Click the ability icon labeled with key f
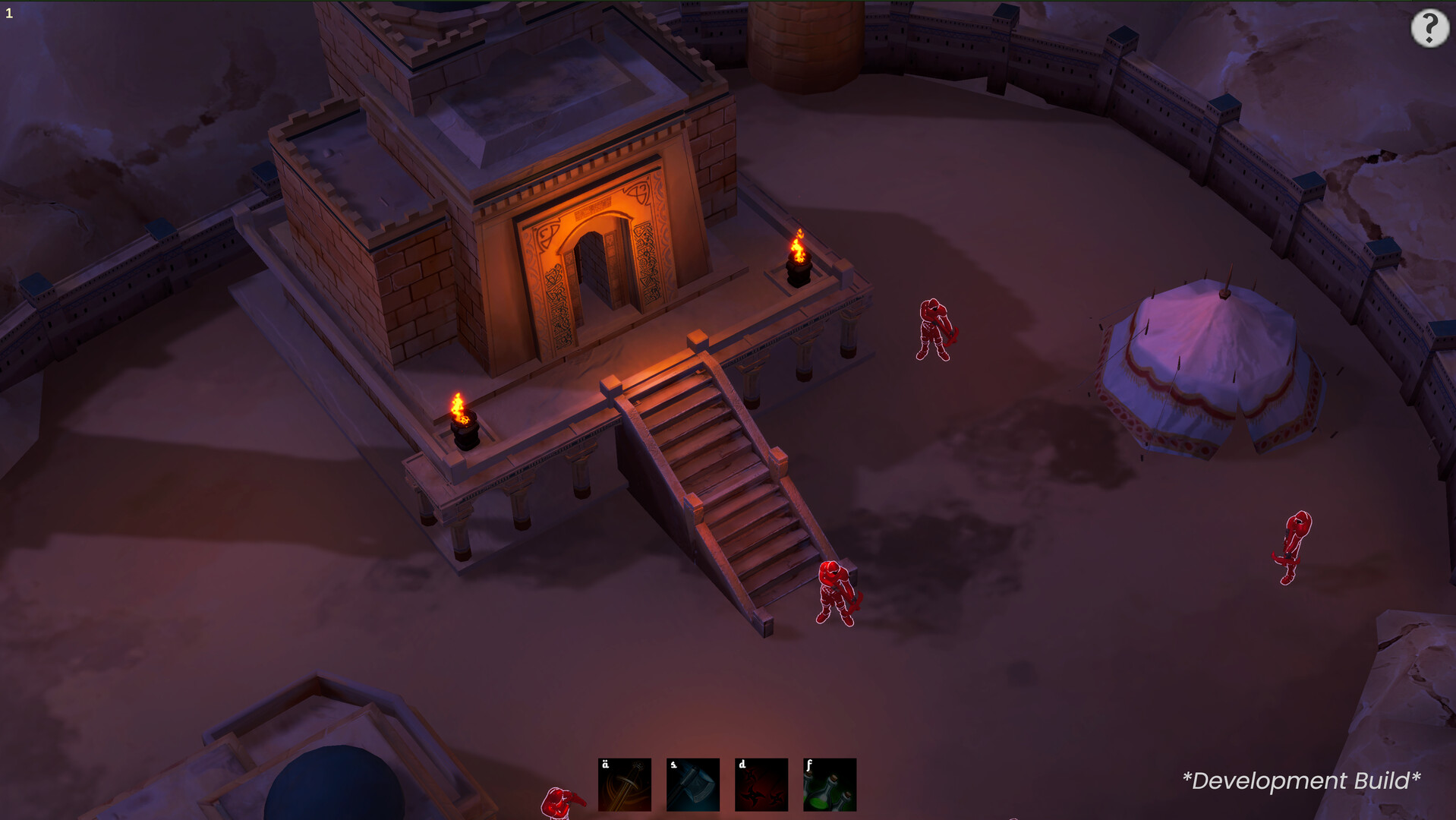The image size is (1456, 820). 829,784
